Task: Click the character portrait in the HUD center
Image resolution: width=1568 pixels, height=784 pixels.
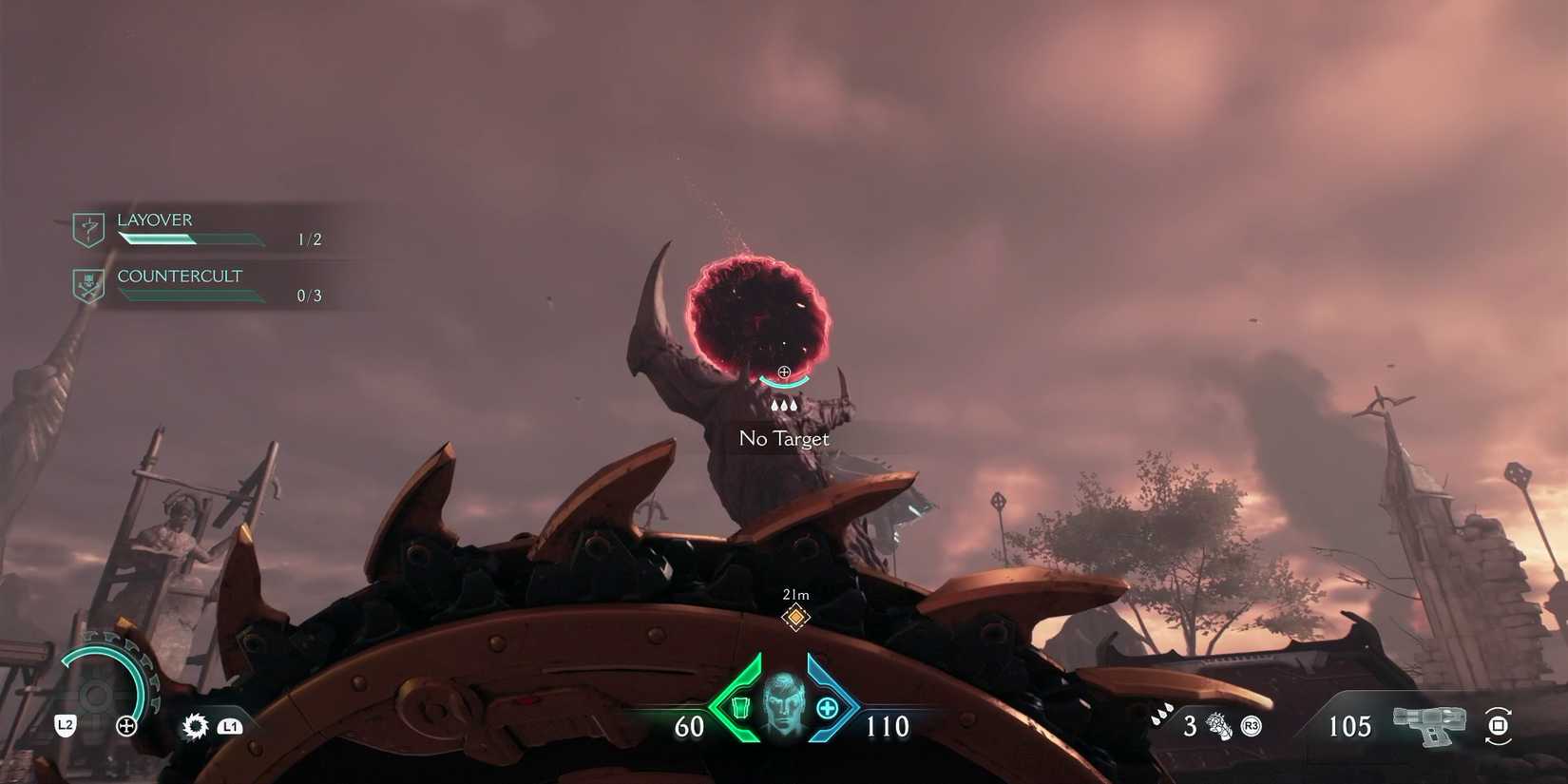Action: 784,705
